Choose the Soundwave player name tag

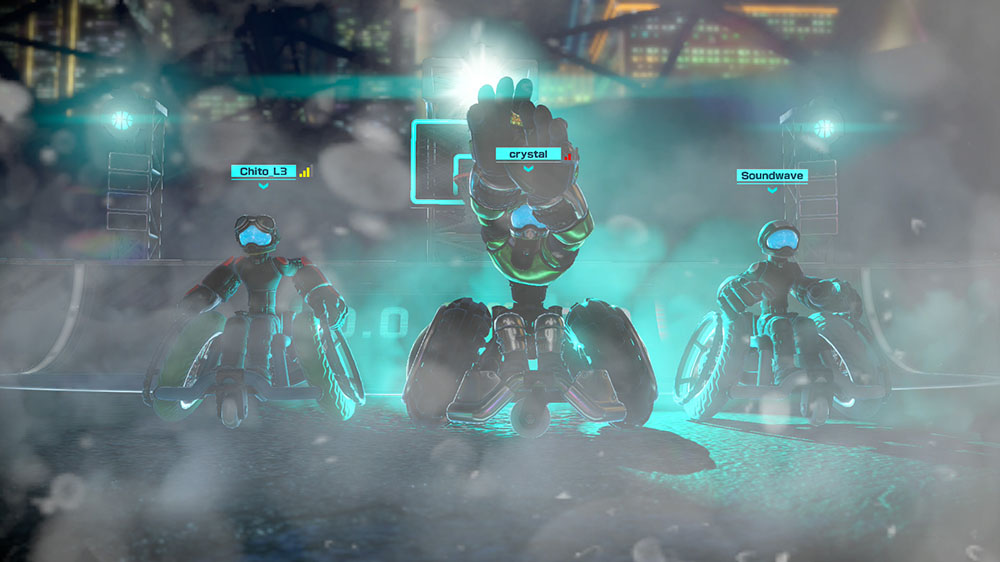tap(772, 176)
